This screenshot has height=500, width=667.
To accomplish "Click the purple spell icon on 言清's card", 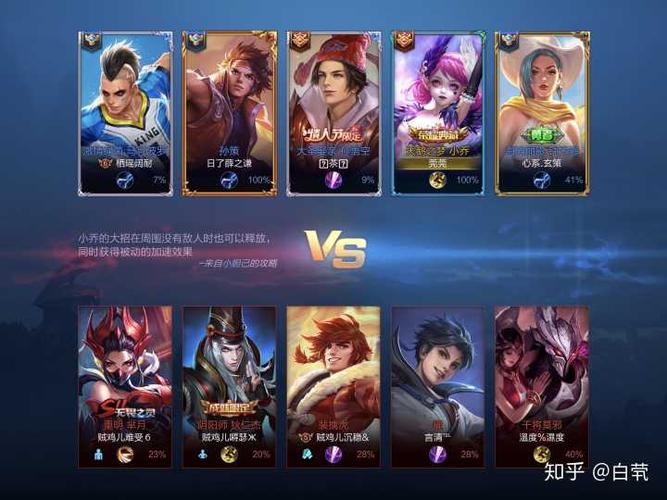I will 437,453.
